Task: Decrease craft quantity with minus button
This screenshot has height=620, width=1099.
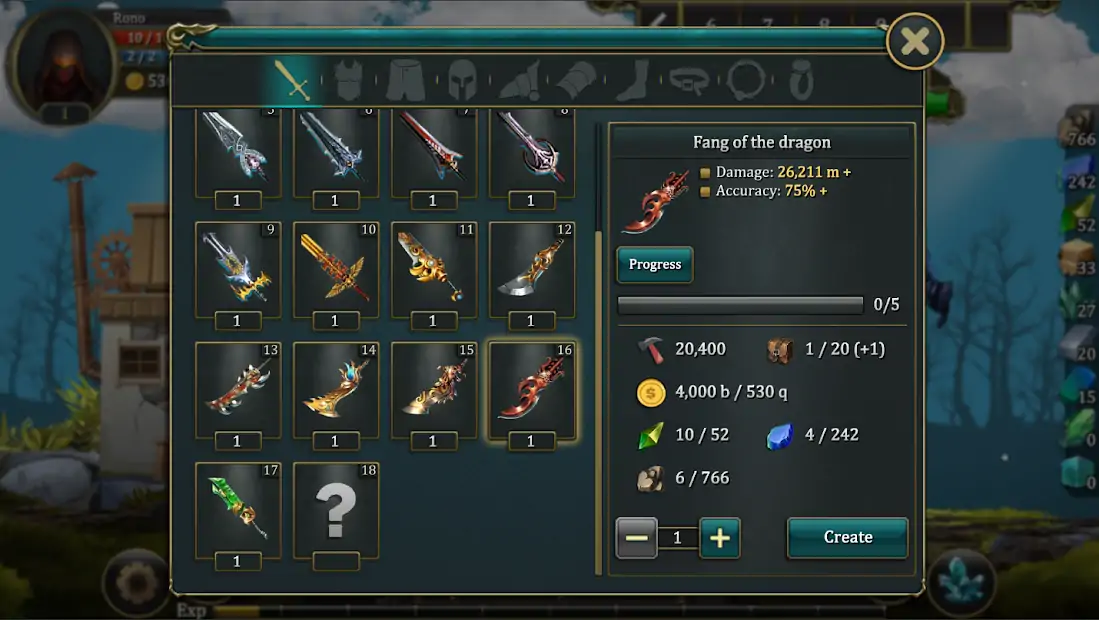Action: tap(637, 538)
